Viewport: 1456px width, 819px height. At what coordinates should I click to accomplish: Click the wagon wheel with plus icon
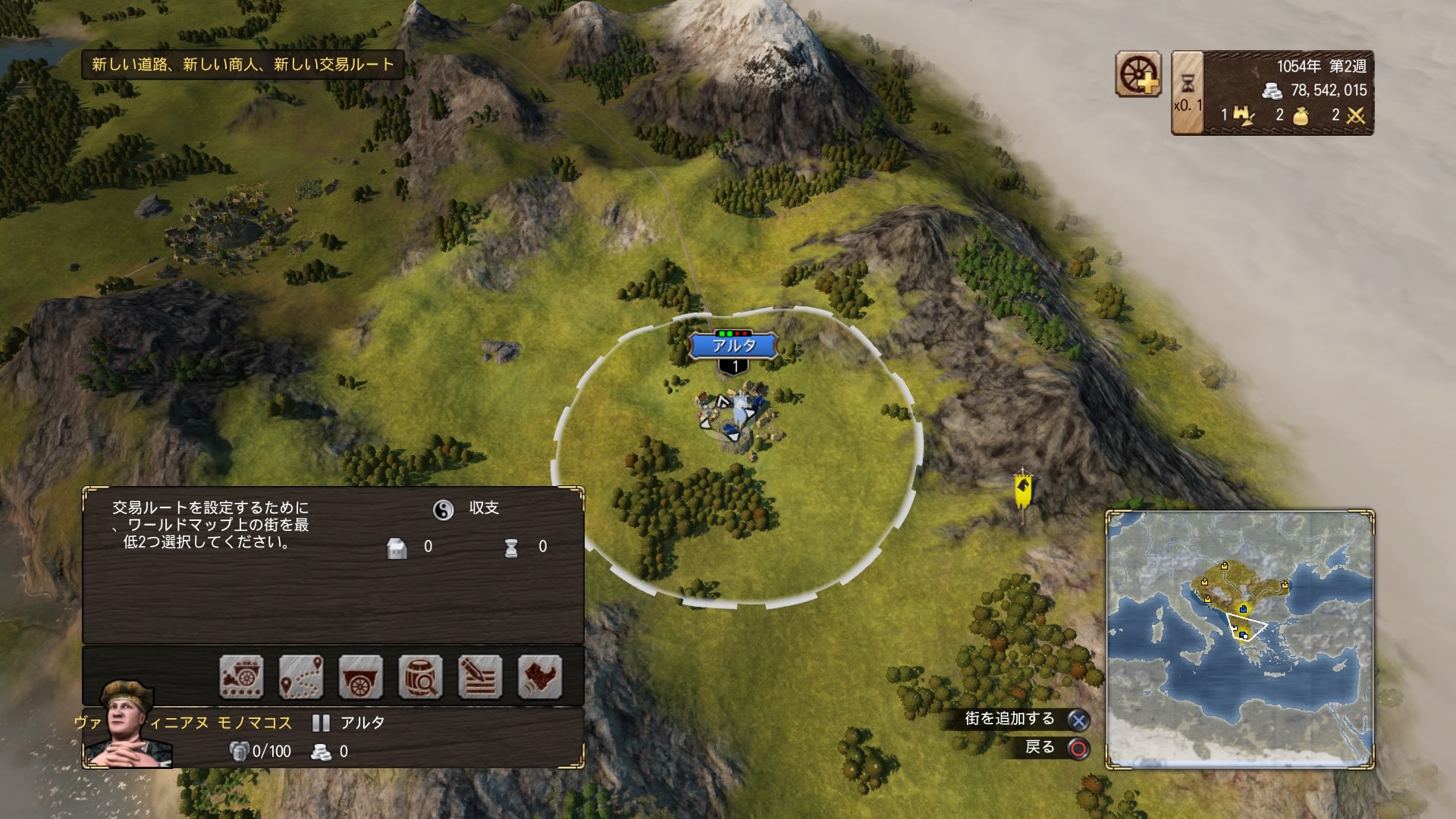tap(1139, 74)
